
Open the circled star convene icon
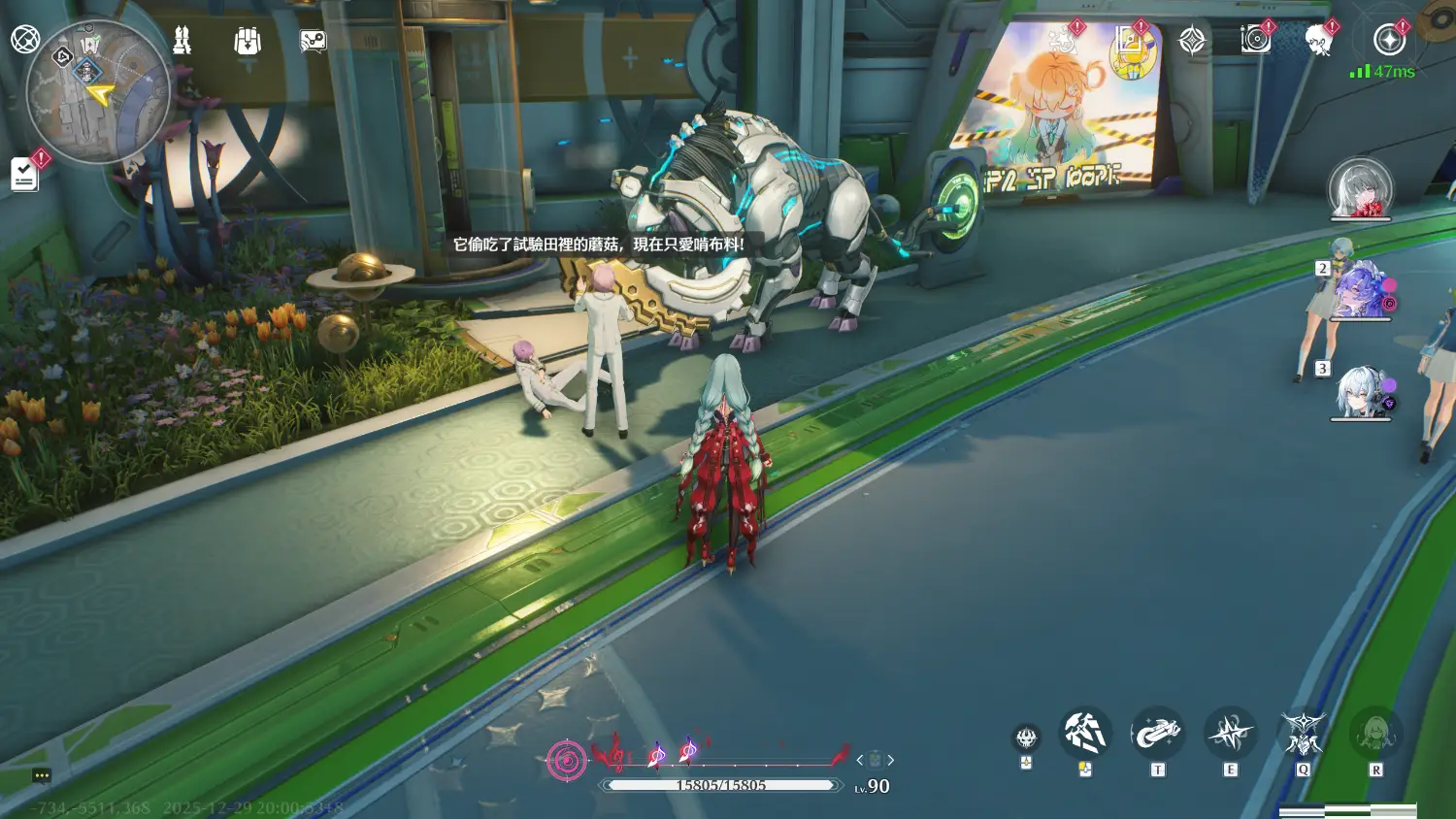click(1389, 40)
